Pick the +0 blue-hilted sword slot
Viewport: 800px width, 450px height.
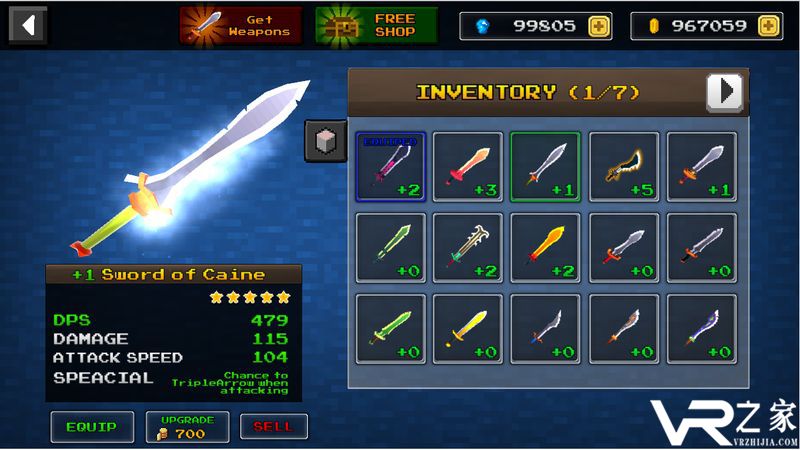(702, 328)
